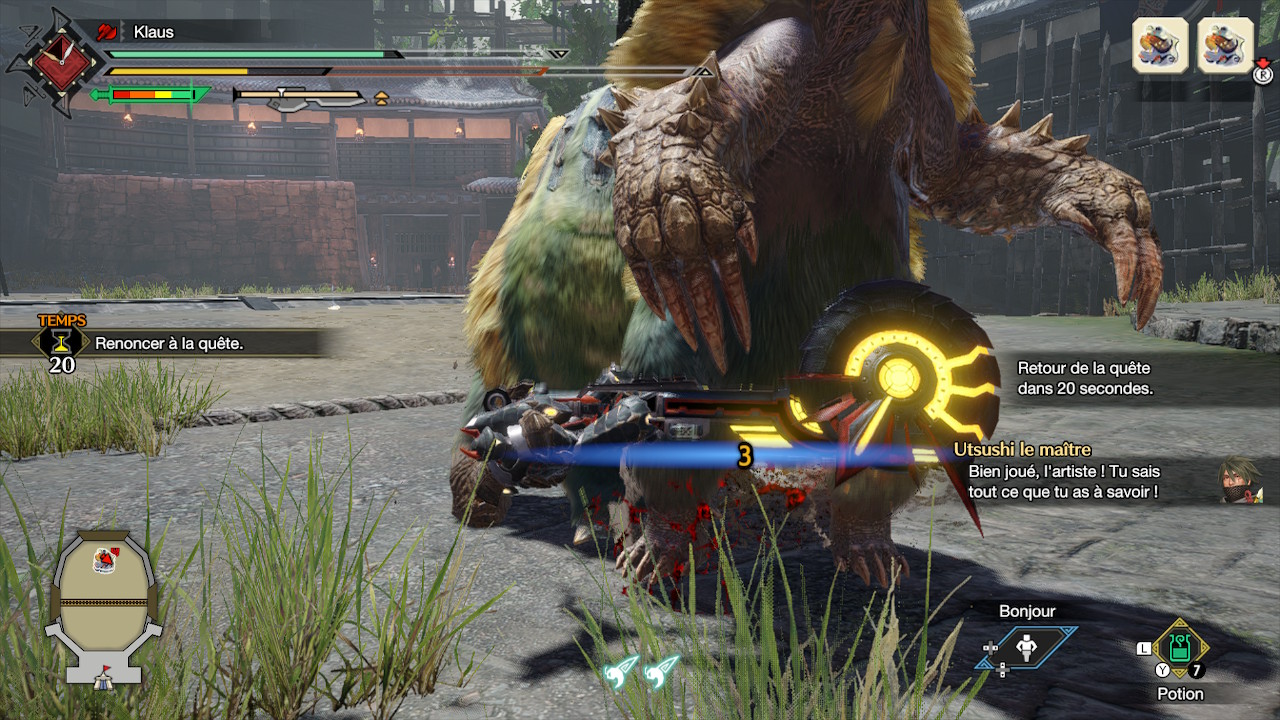The height and width of the screenshot is (720, 1280).
Task: Select the wirebug charge icons
Action: tap(642, 671)
